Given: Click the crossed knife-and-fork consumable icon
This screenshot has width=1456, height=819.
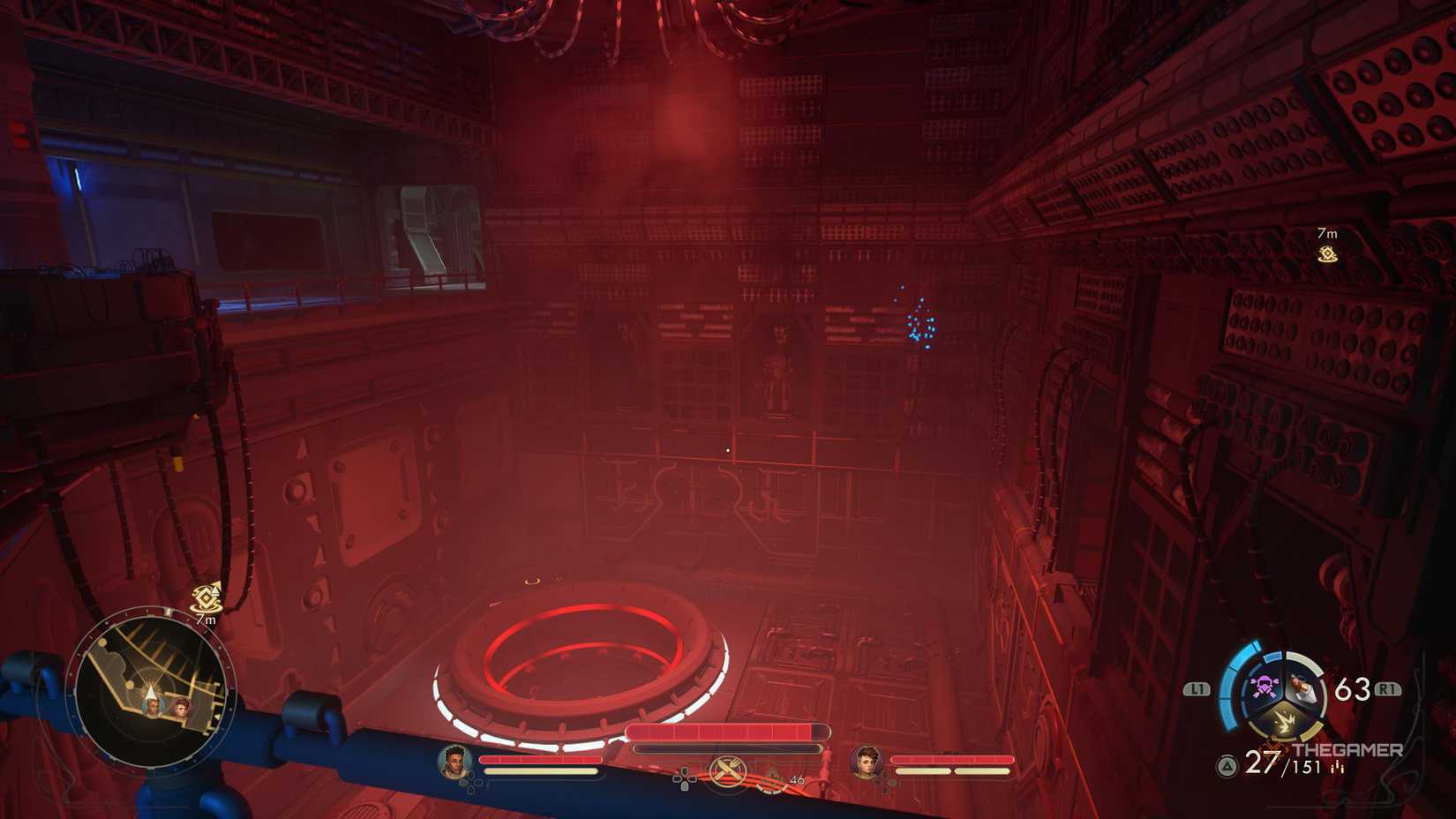Looking at the screenshot, I should 727,770.
